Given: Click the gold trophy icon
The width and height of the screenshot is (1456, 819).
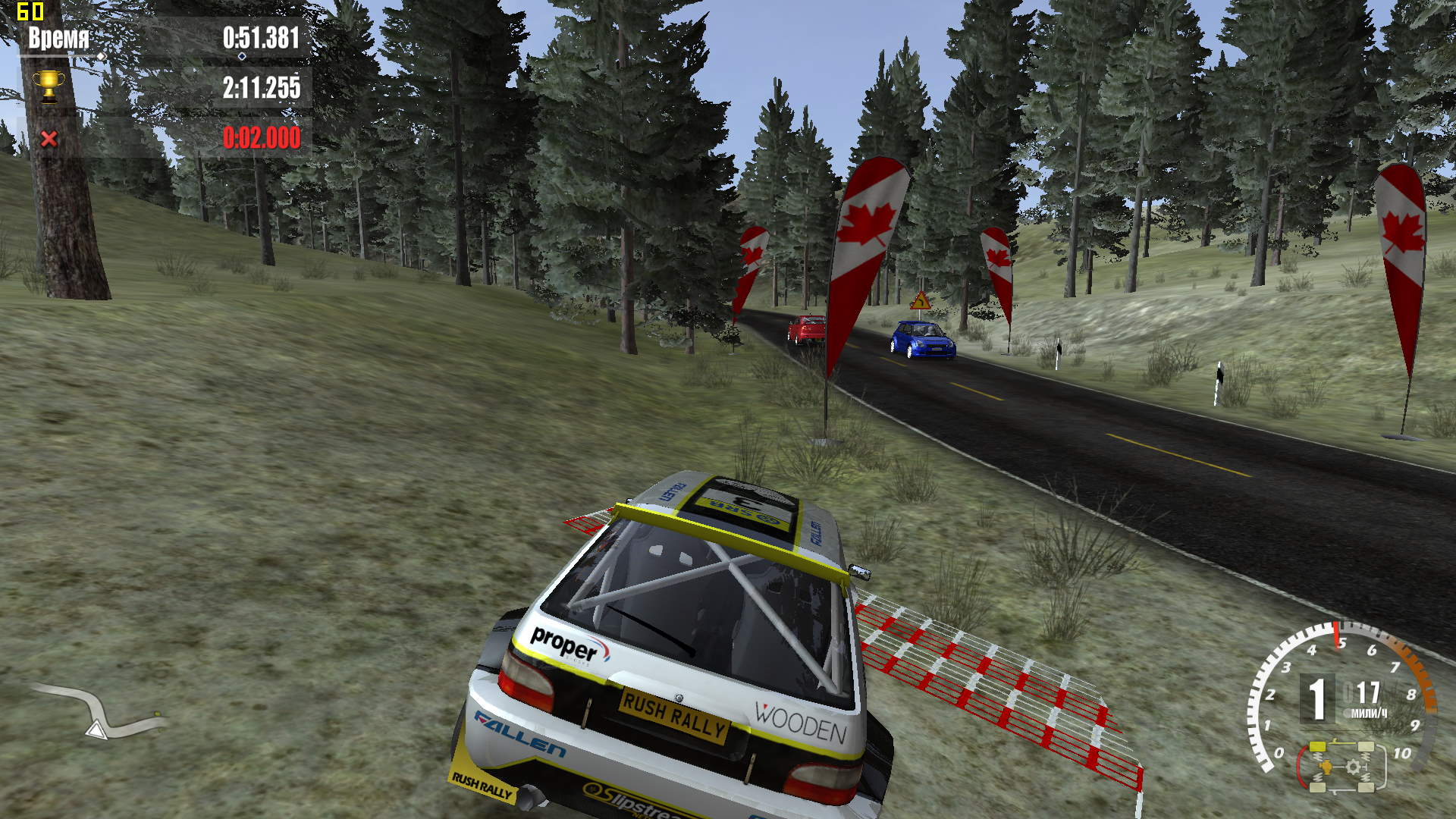Looking at the screenshot, I should [x=49, y=87].
